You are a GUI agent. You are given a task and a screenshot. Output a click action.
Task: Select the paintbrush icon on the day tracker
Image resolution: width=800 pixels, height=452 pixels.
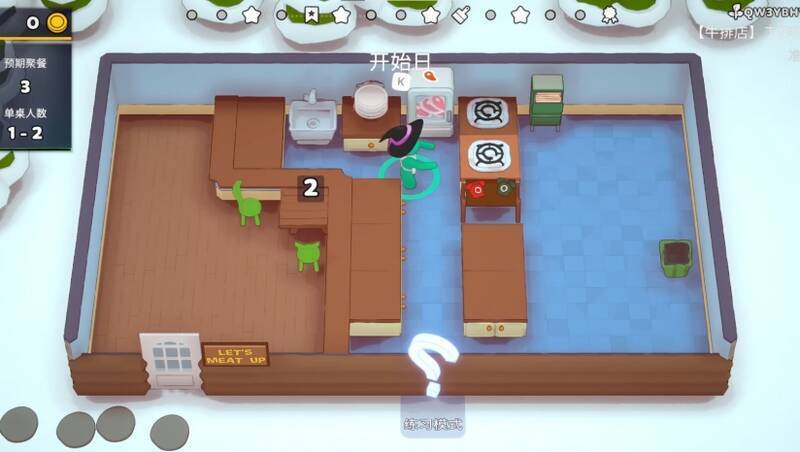[x=461, y=15]
